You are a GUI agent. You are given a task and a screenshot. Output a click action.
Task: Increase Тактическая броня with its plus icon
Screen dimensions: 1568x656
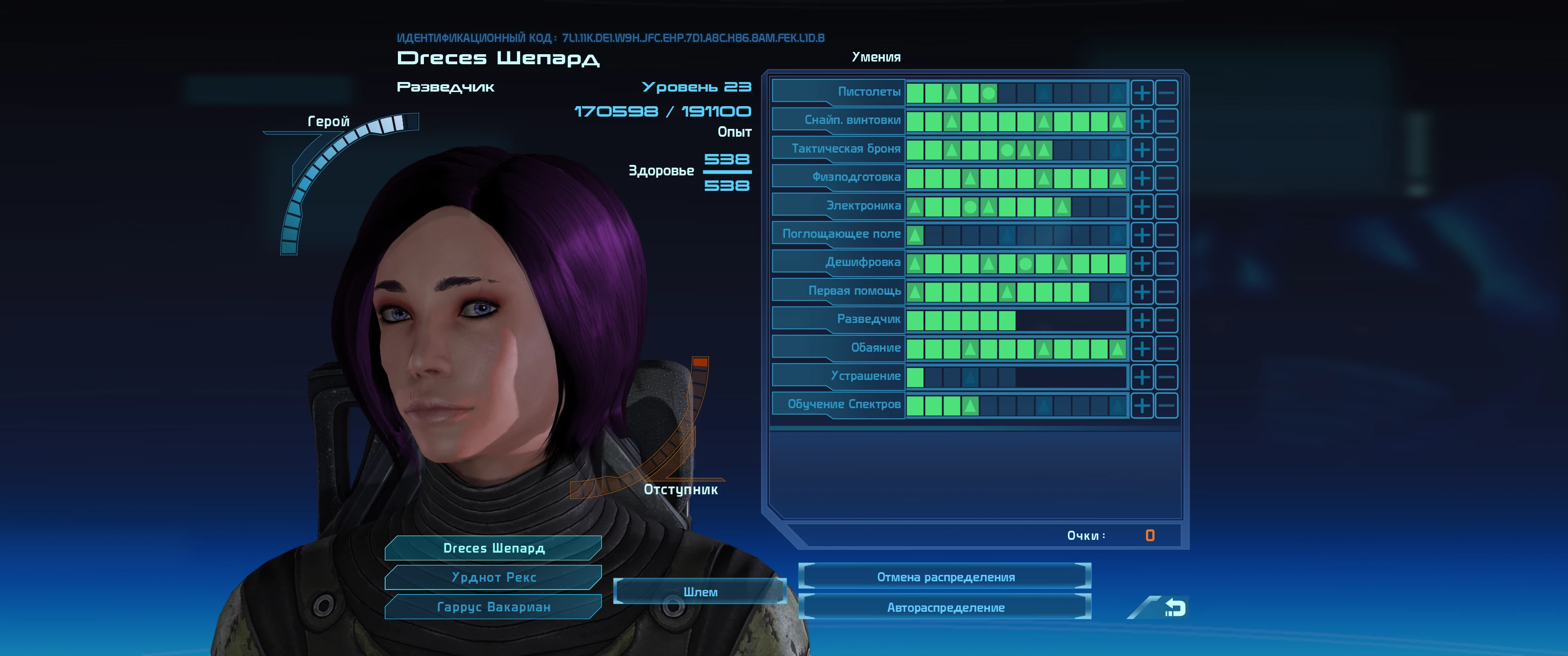(x=1143, y=149)
